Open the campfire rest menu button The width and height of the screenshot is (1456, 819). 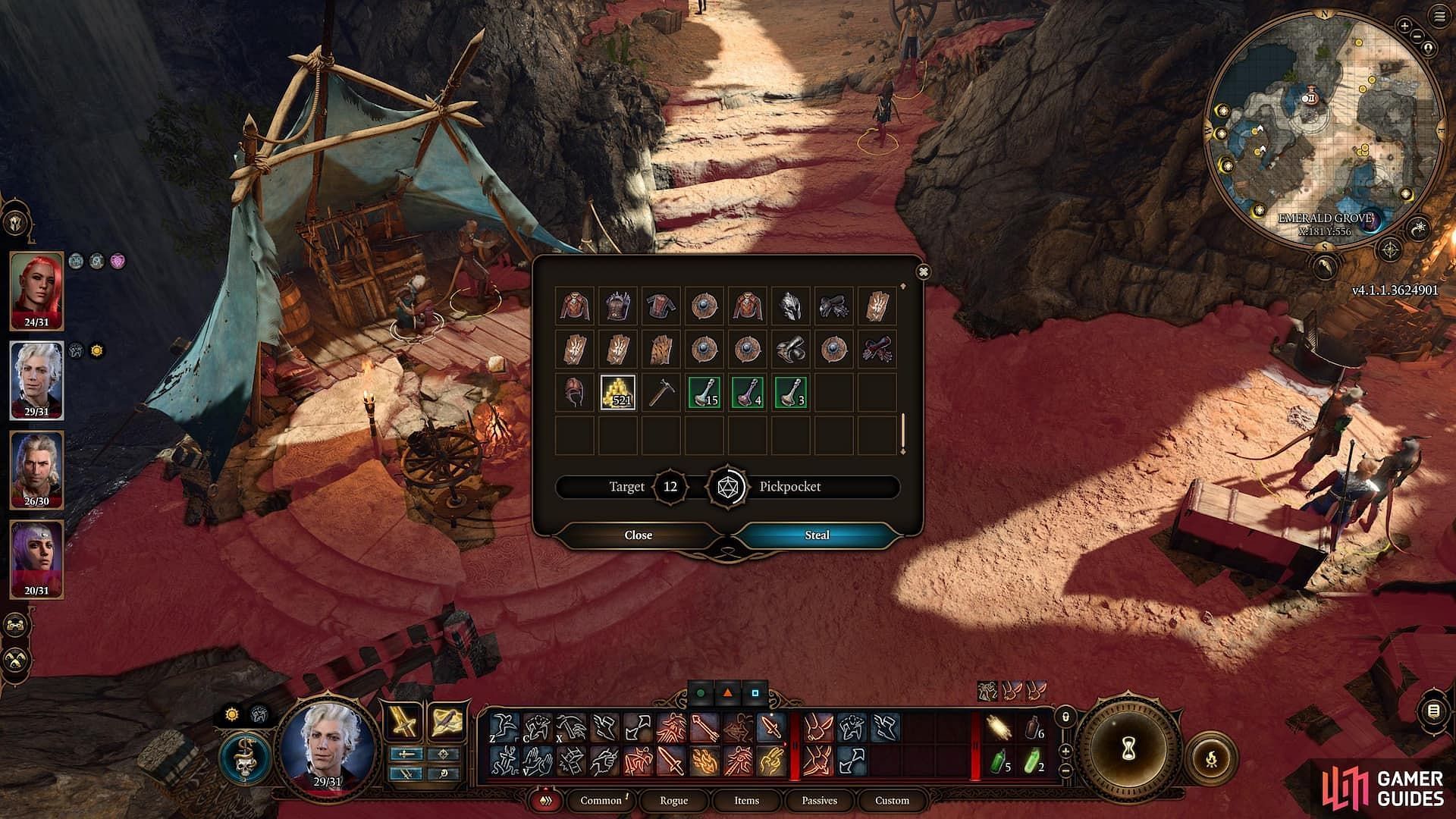(x=1210, y=757)
